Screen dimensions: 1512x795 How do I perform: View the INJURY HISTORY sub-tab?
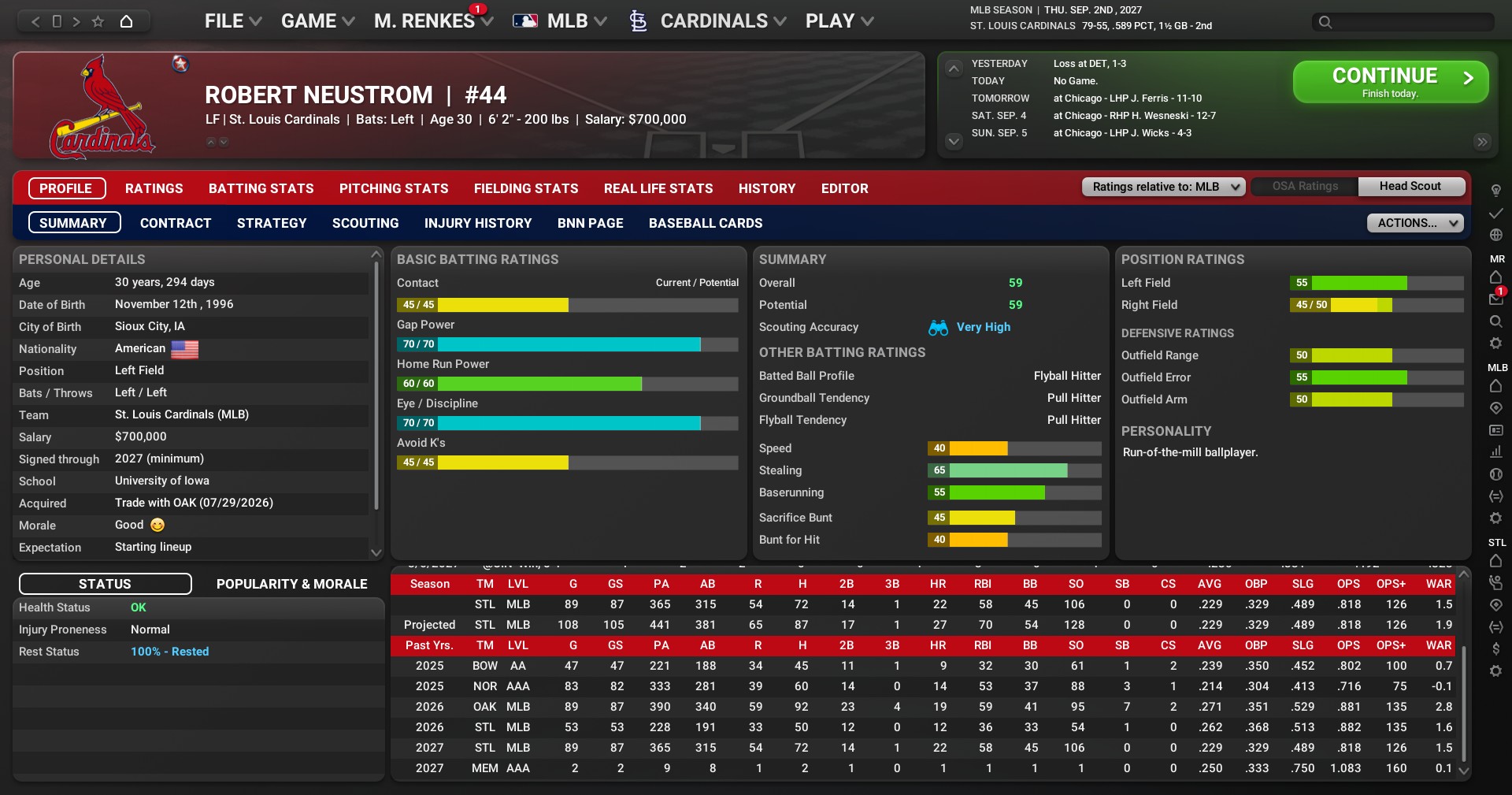pos(478,223)
